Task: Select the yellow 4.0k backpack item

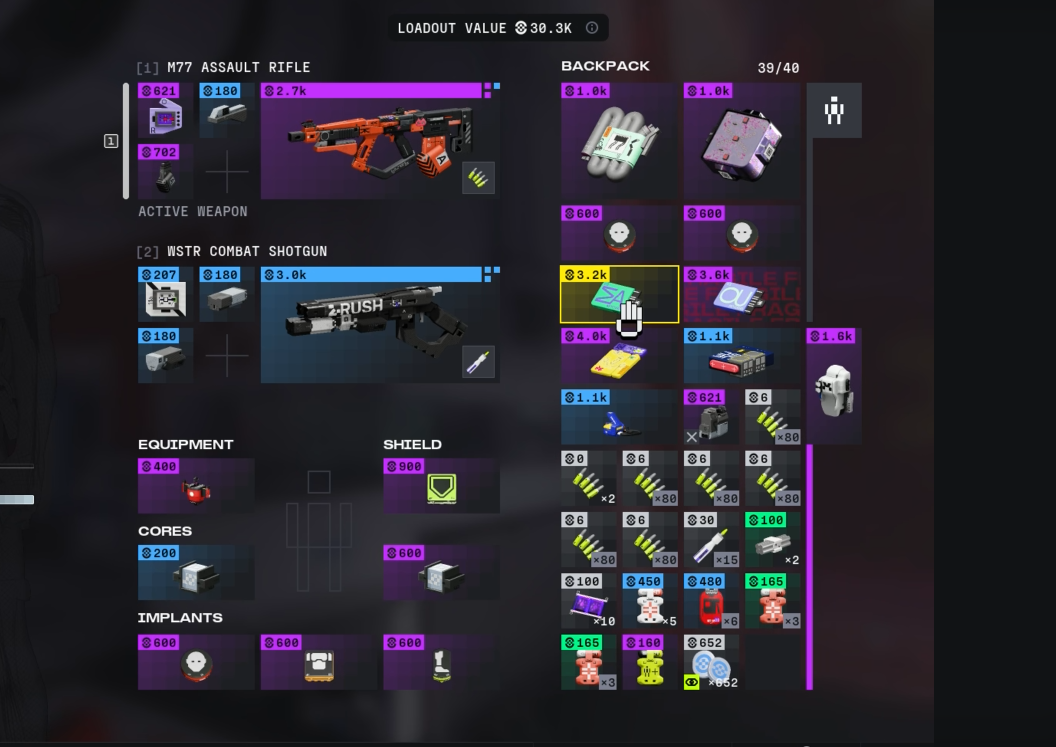Action: (x=619, y=357)
